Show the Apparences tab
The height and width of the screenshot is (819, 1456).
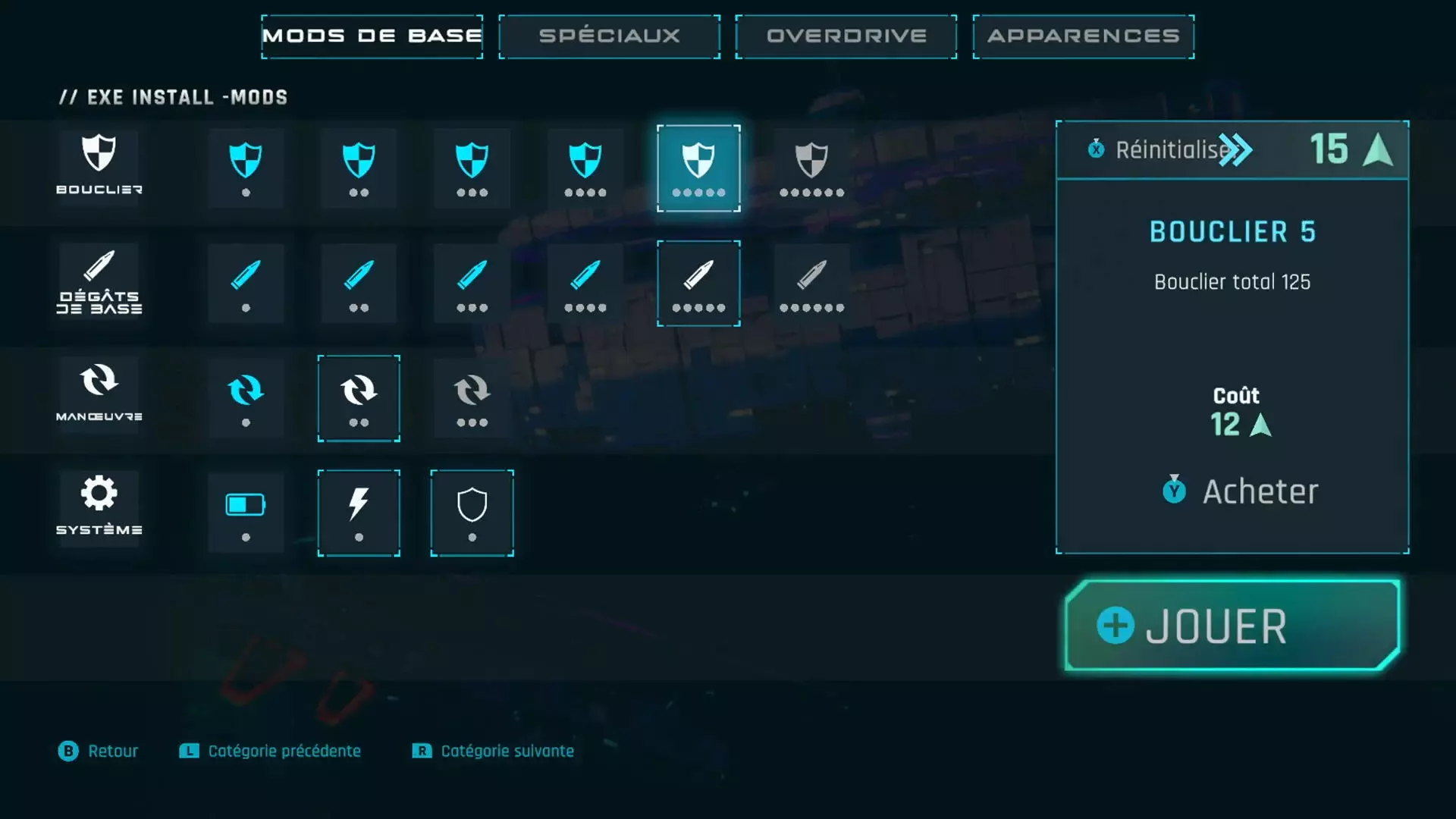coord(1083,36)
